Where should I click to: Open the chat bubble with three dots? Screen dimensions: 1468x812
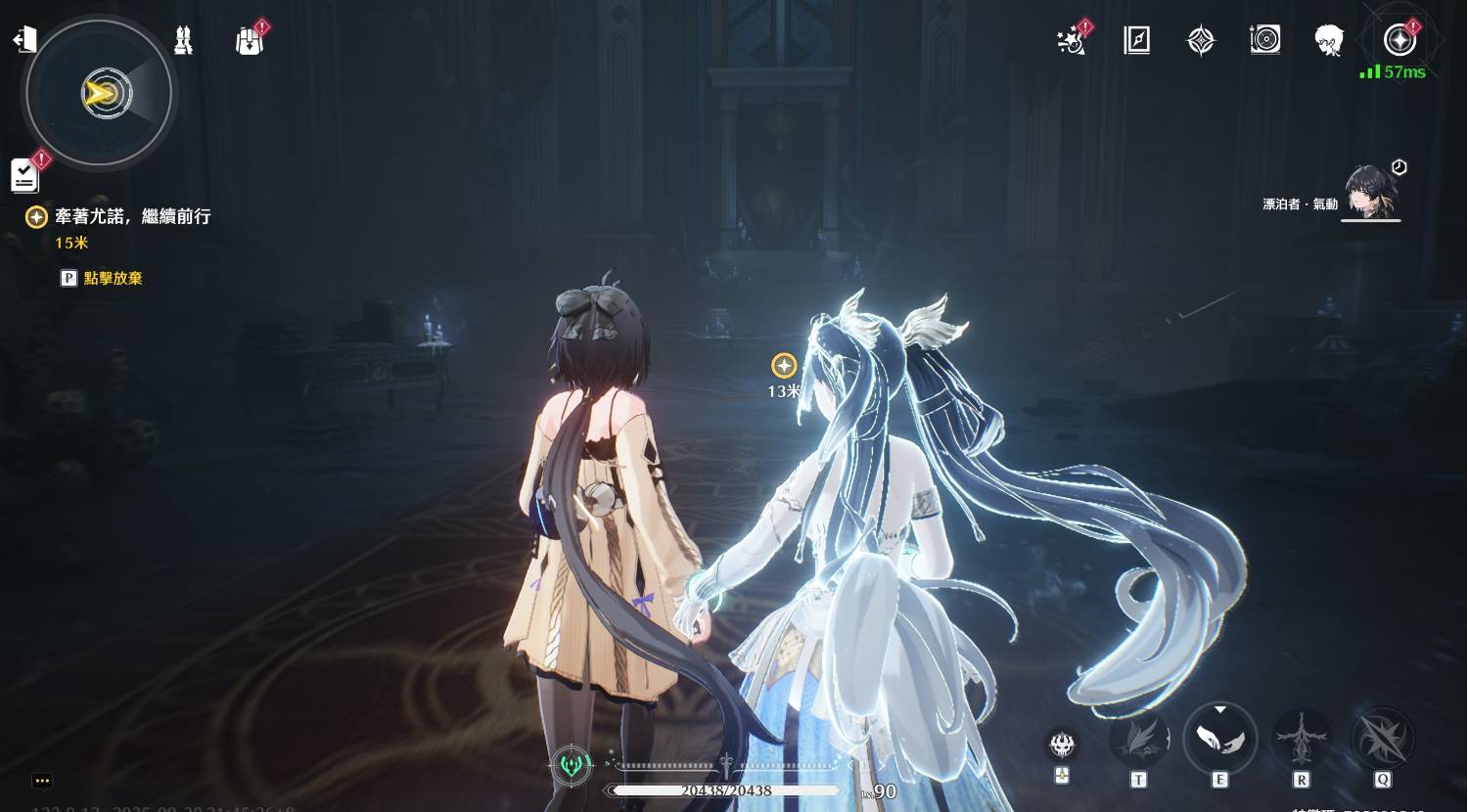click(x=41, y=781)
